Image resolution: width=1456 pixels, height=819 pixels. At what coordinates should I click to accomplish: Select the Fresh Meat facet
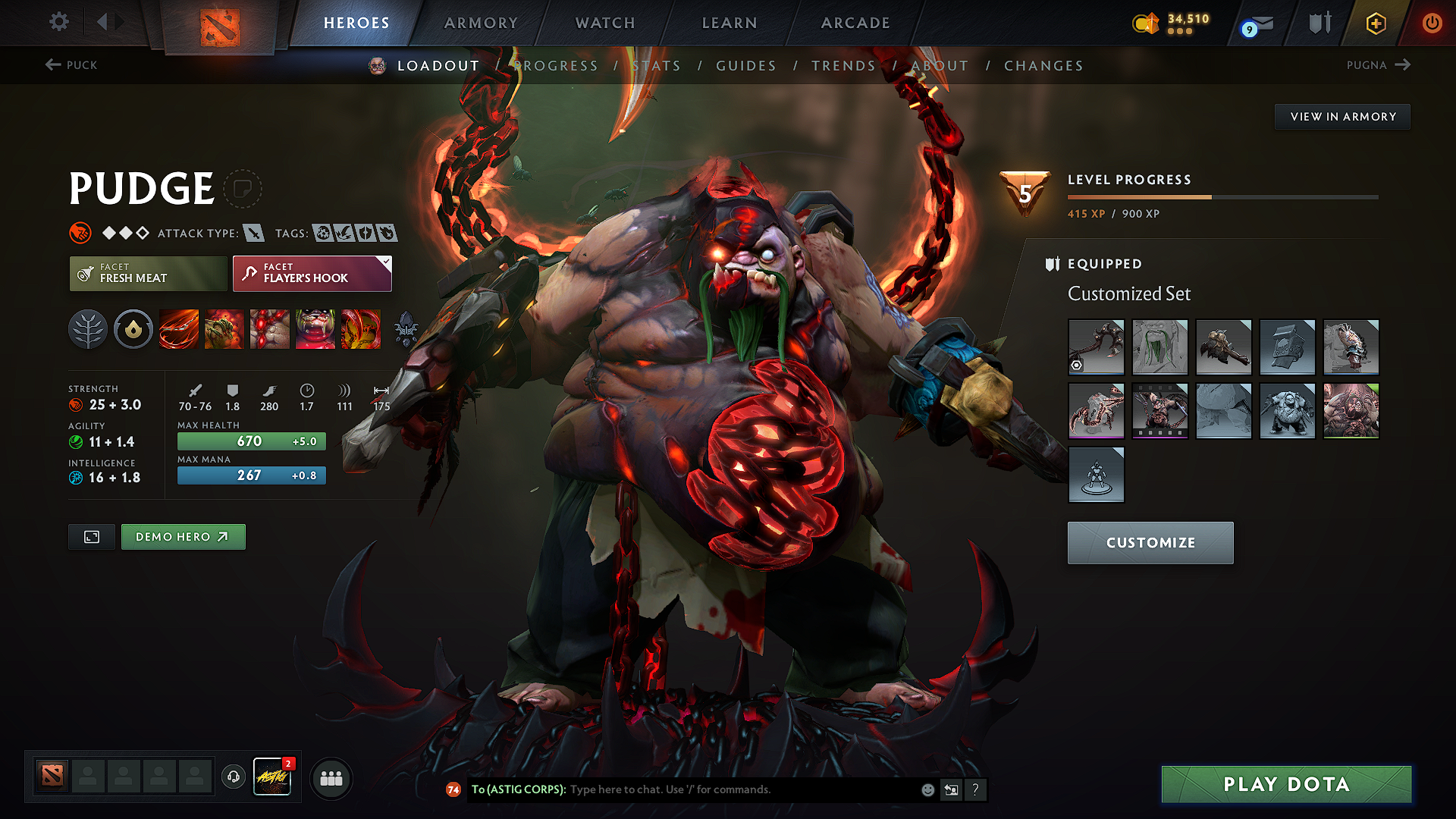coord(147,274)
